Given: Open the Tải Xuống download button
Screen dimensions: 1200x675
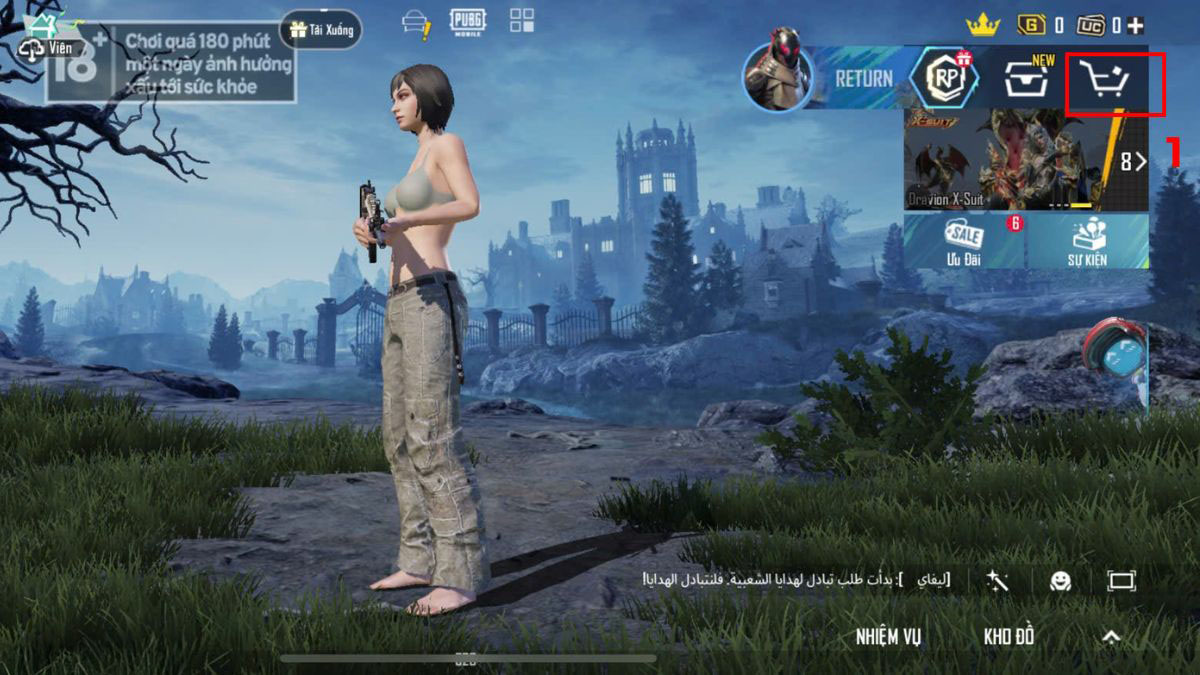Looking at the screenshot, I should coord(321,30).
